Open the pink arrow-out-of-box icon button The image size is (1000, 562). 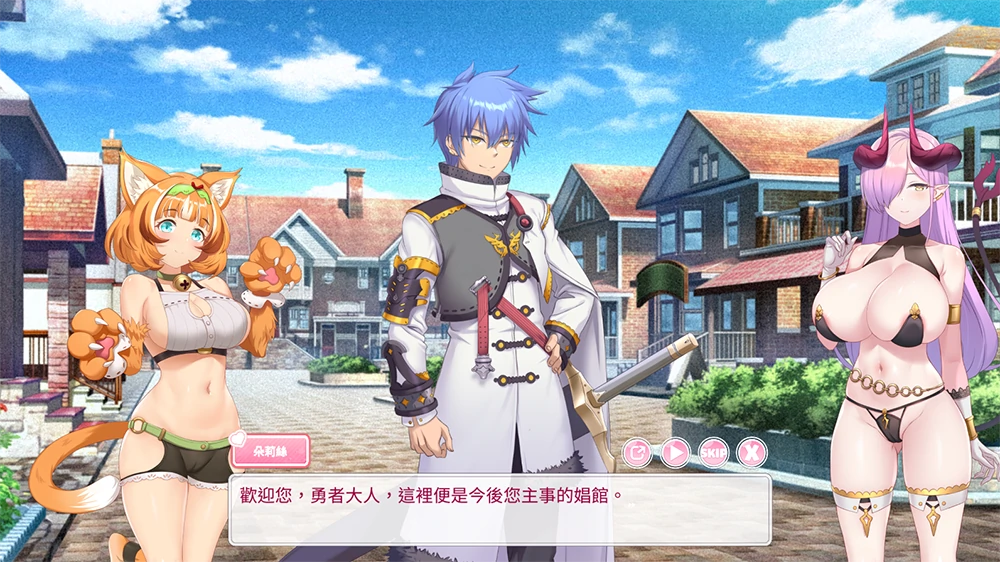(637, 453)
